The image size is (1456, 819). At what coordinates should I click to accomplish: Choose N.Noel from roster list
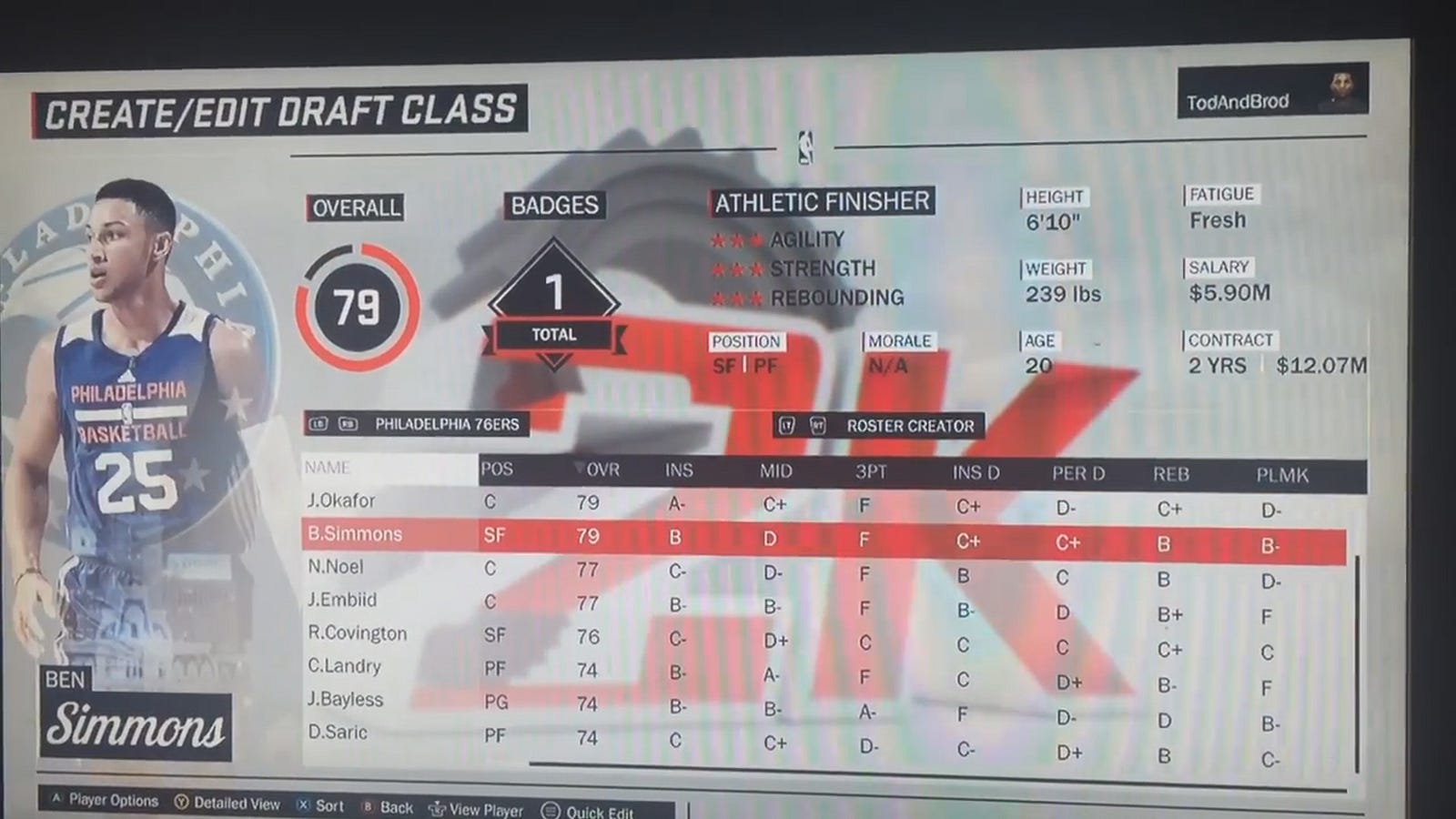pos(336,567)
